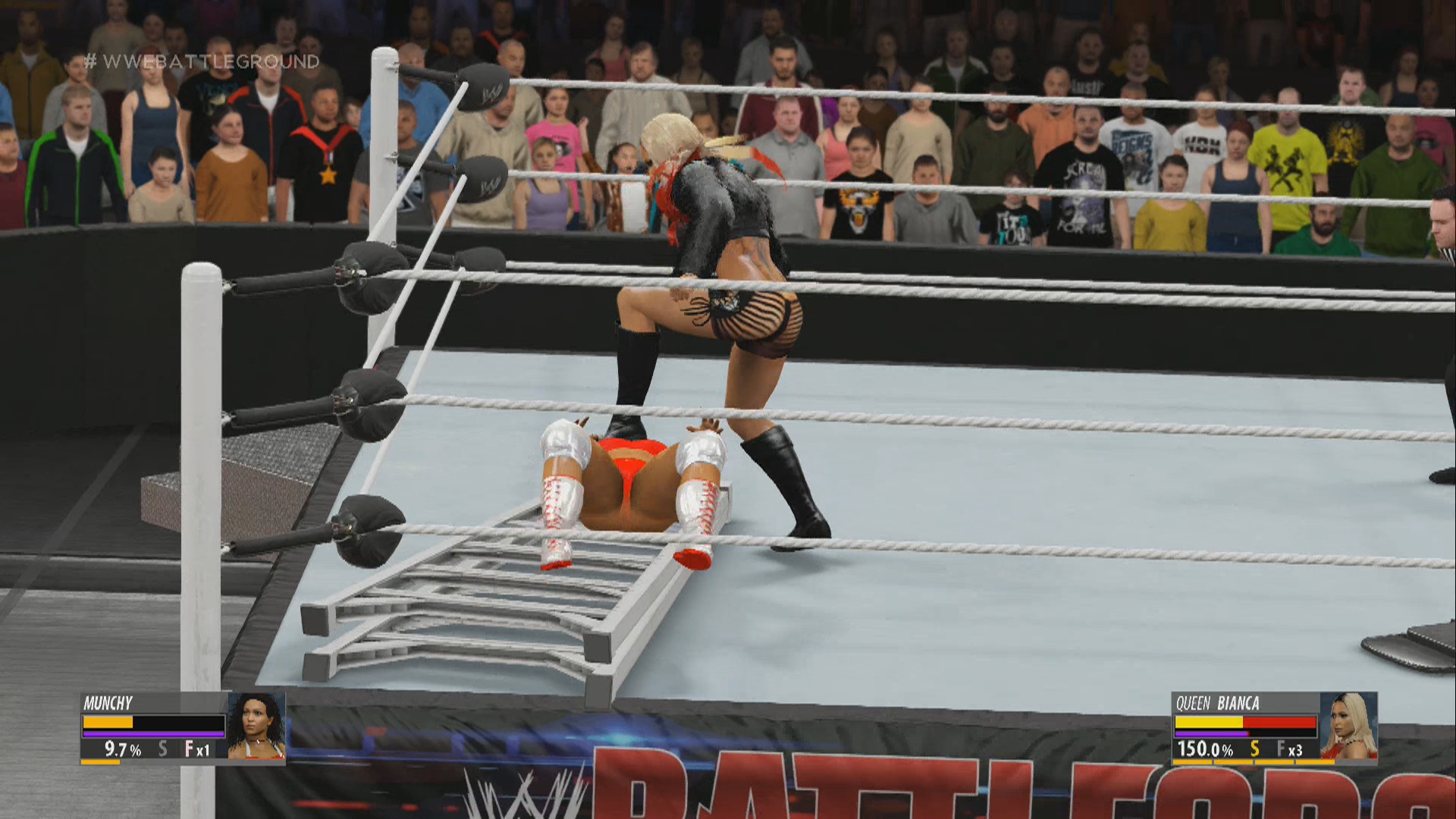Select Queen Bianca's lit "S" signature icon
1456x819 pixels.
(x=1255, y=748)
